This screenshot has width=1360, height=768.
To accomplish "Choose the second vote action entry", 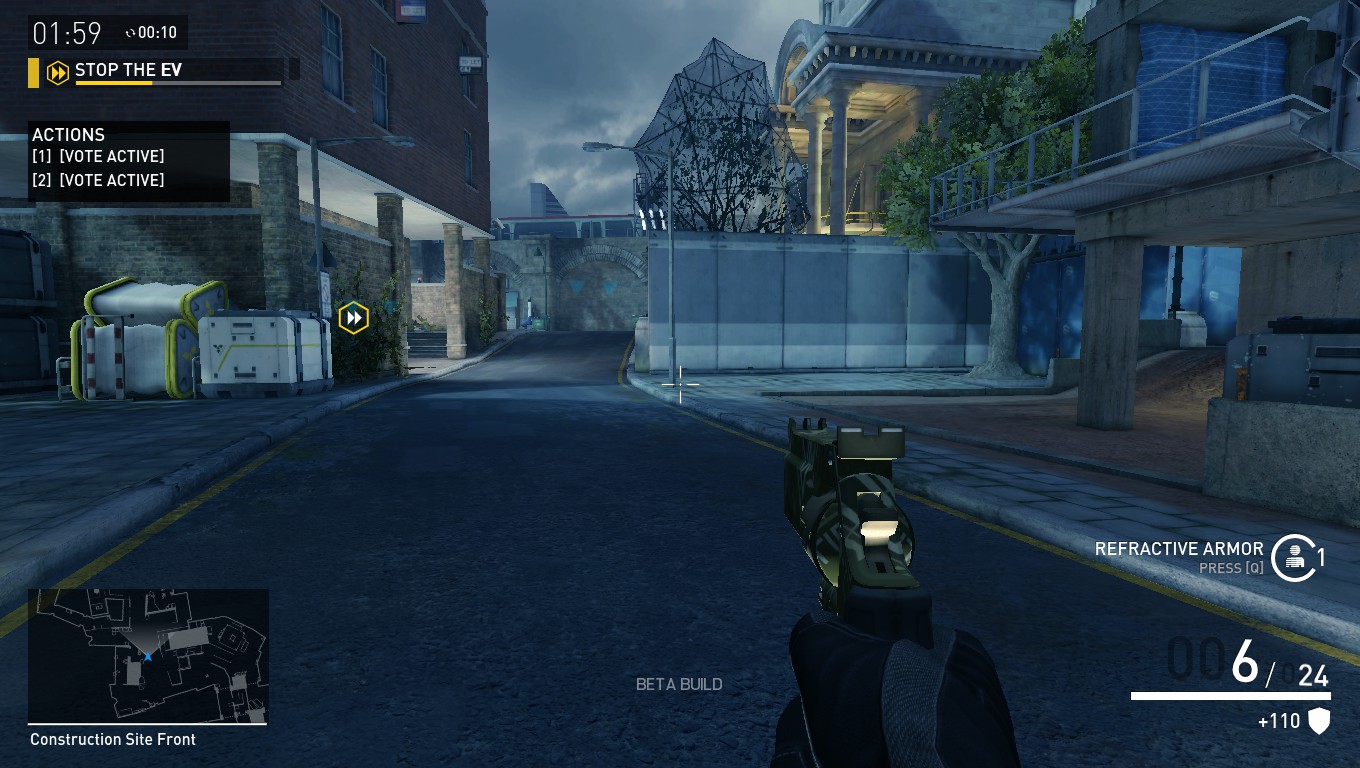I will (x=98, y=180).
